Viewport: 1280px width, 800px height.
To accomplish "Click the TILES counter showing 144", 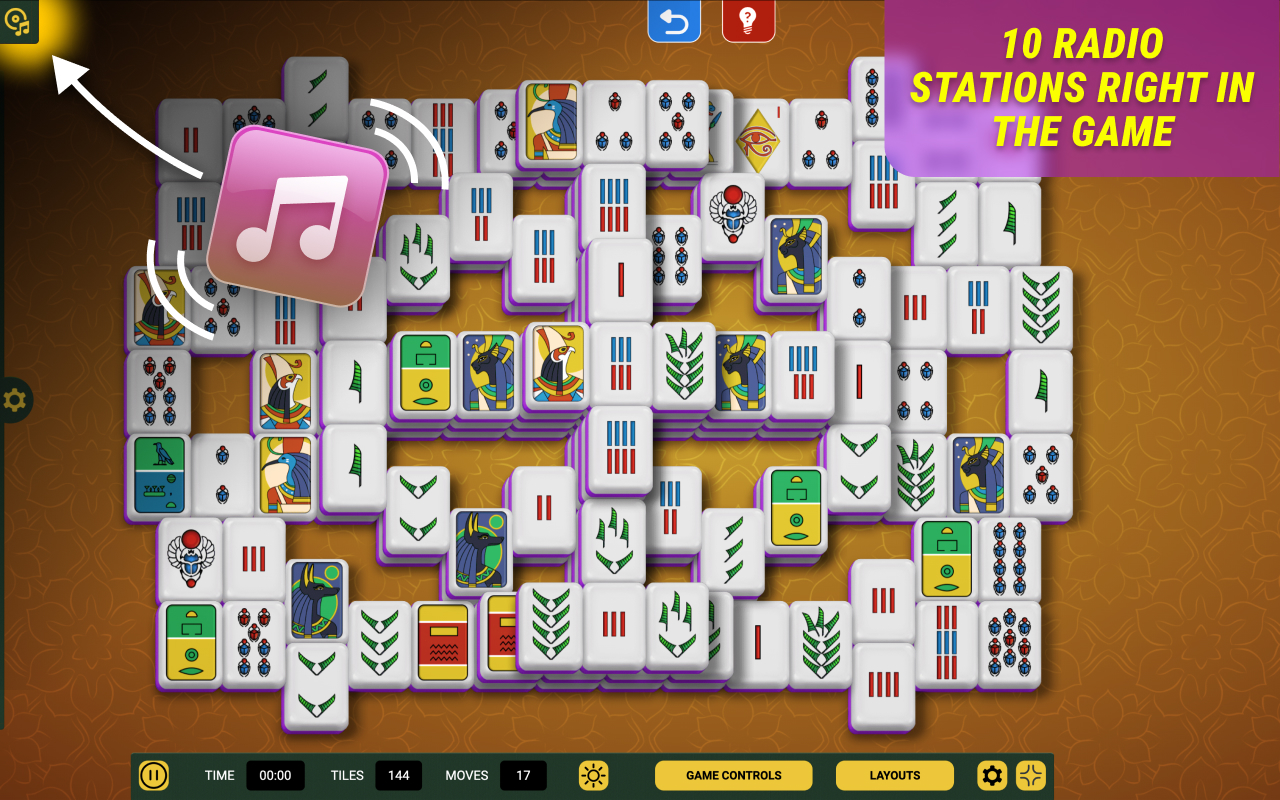I will 398,775.
